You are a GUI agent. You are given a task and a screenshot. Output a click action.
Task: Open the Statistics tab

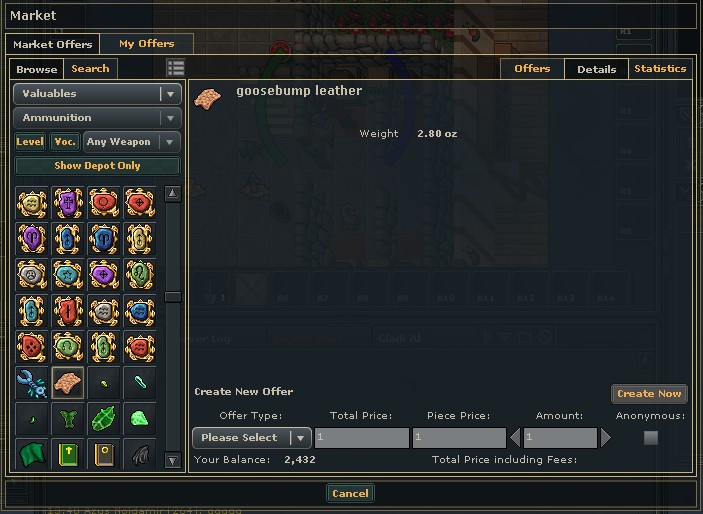point(660,69)
